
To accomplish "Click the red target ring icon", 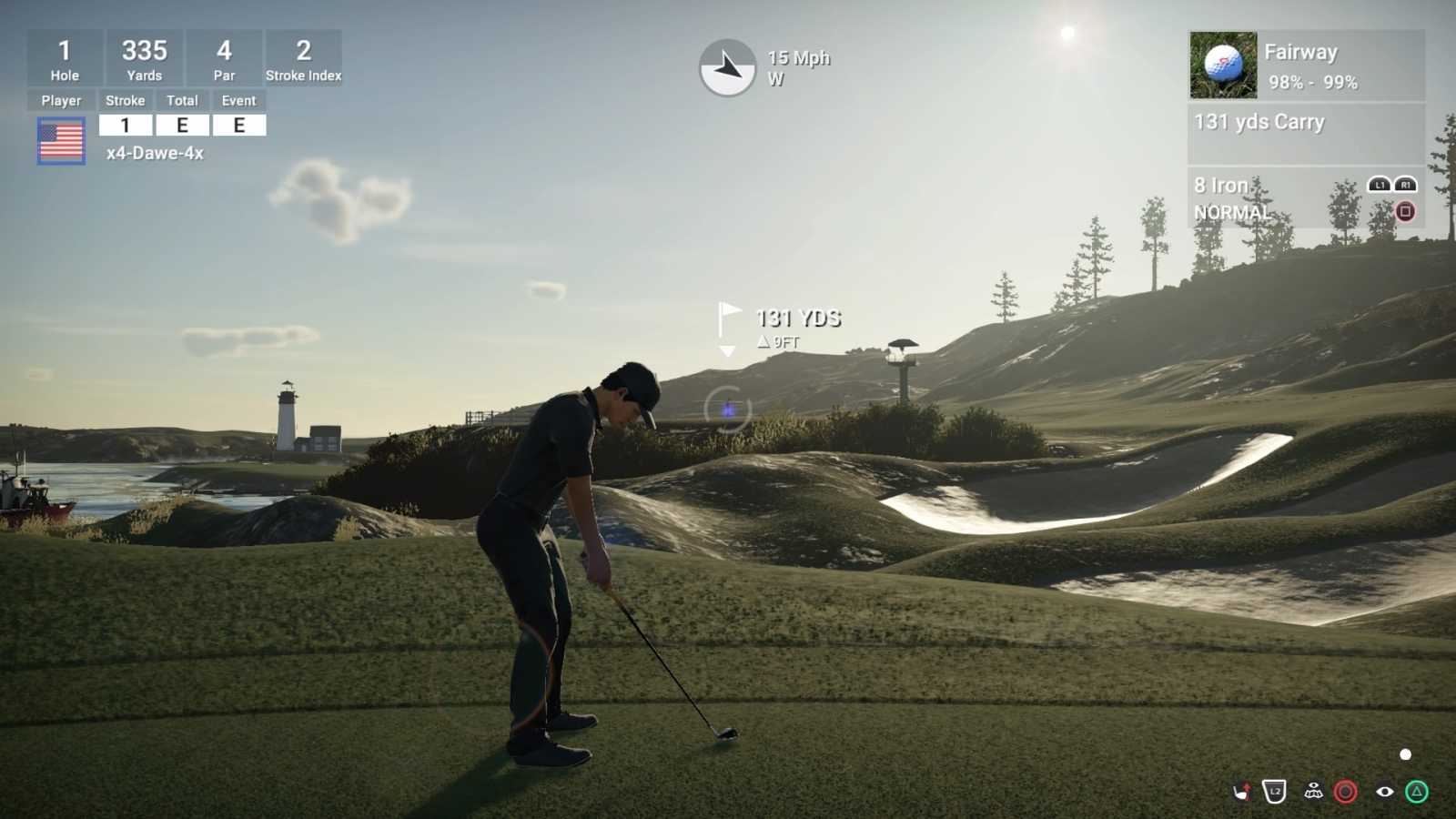I will coord(1344,792).
